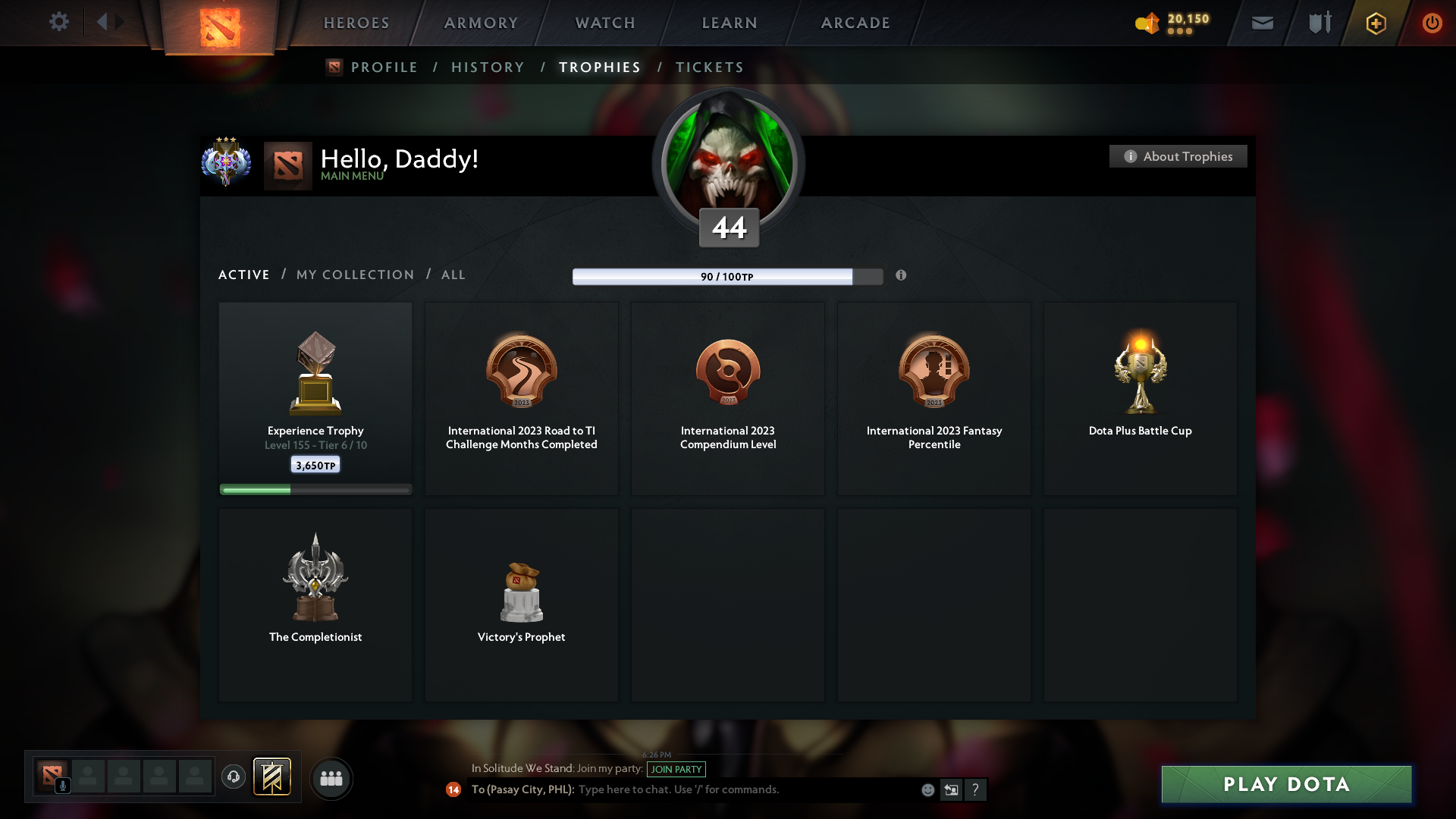Screen dimensions: 1456x819
Task: Open the shield and sword armory icon
Action: click(x=1319, y=23)
